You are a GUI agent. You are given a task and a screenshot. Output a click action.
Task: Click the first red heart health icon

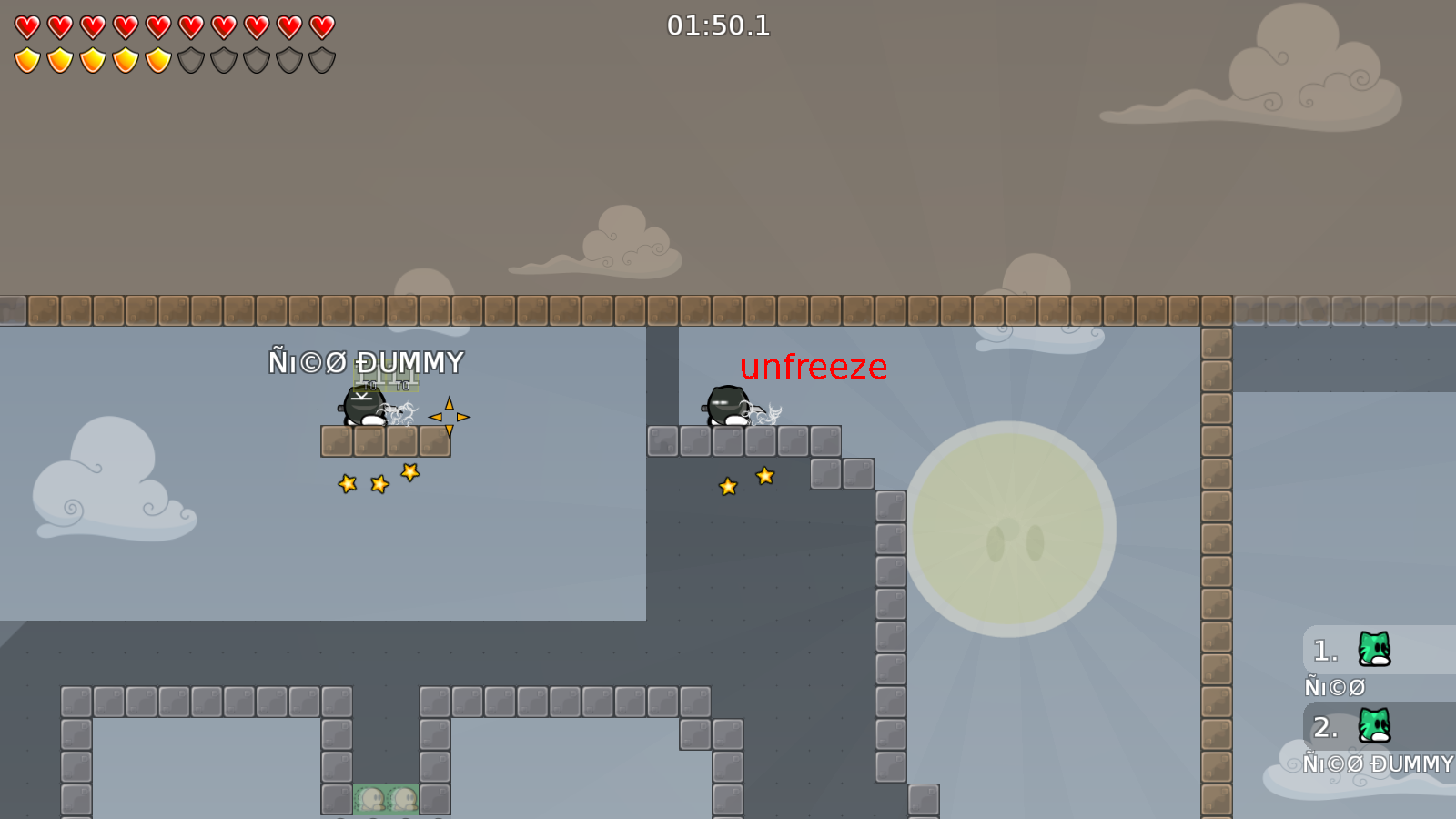[26, 26]
